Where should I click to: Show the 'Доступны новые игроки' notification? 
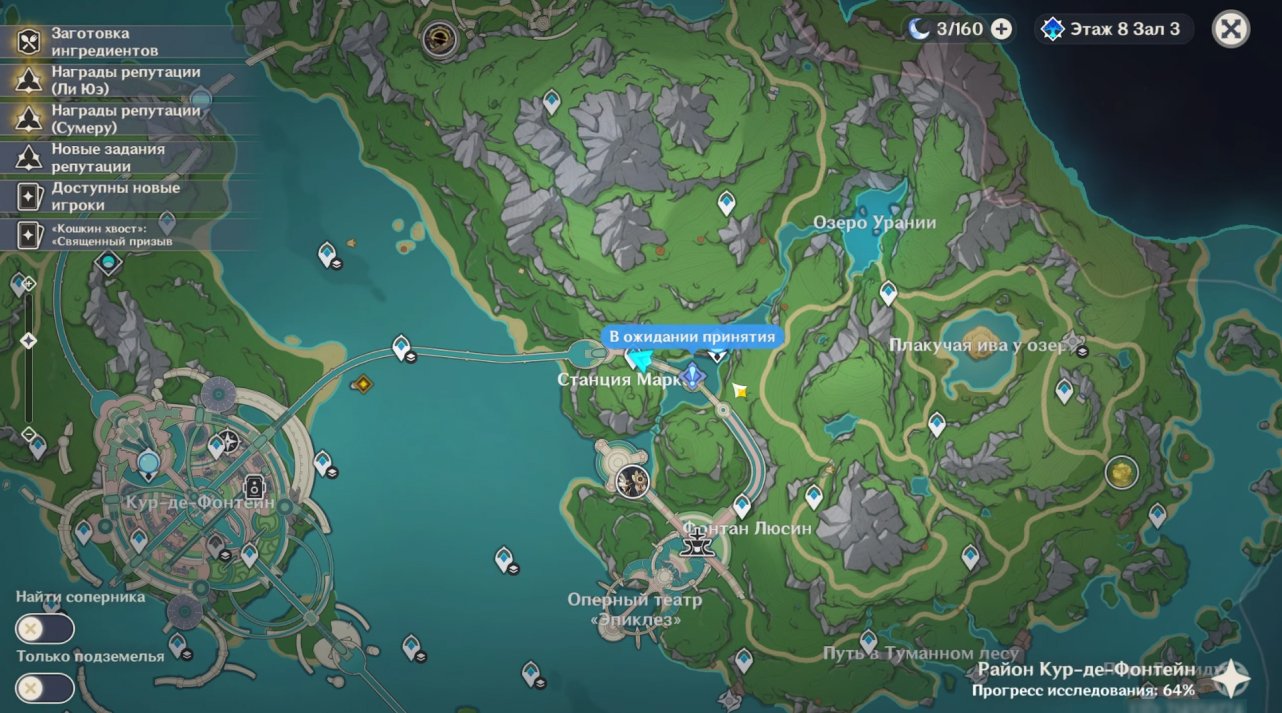tap(105, 196)
